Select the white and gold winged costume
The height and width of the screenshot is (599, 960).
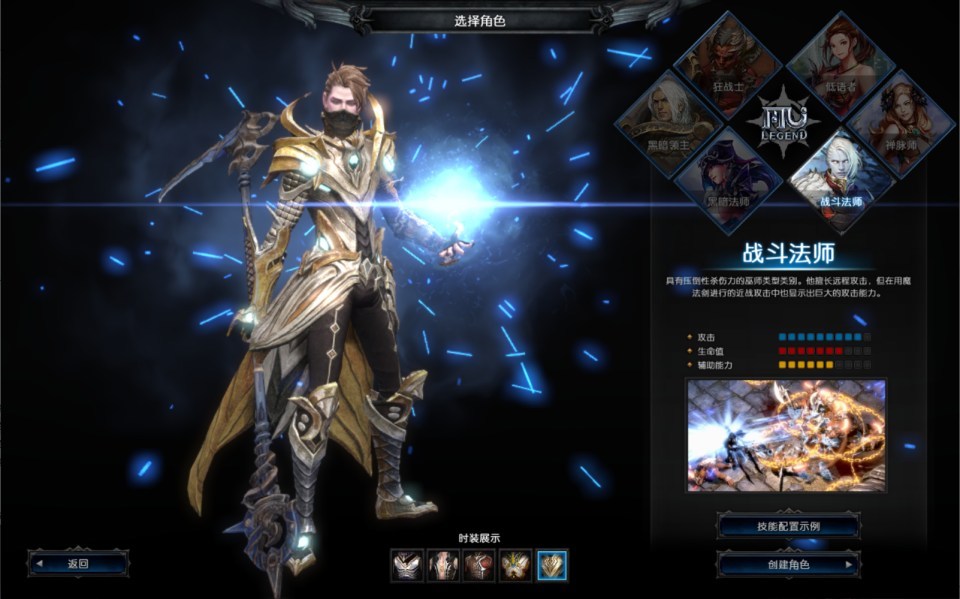(x=515, y=566)
